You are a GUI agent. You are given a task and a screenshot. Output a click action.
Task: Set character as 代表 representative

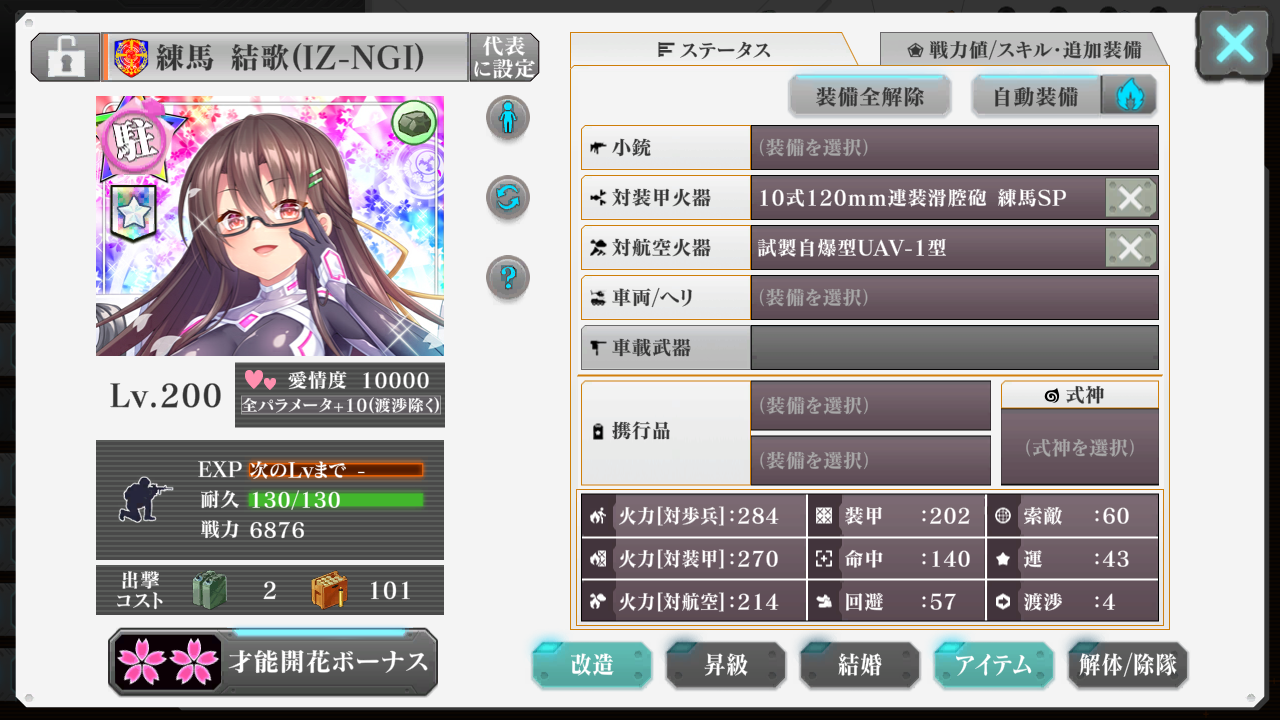(x=504, y=57)
